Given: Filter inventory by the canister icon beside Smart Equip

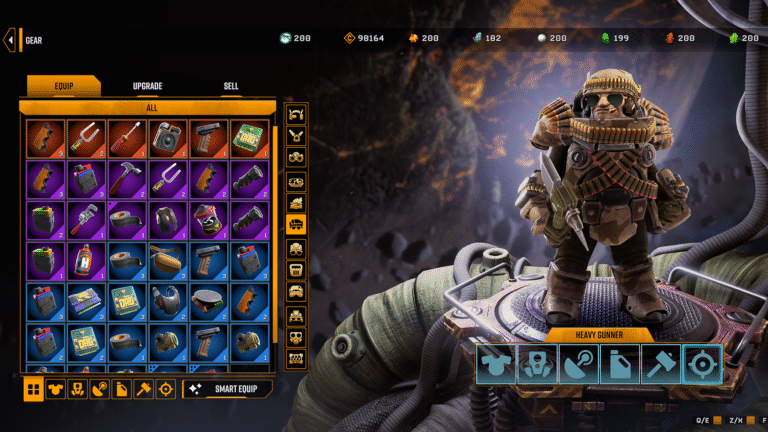Looking at the screenshot, I should click(x=122, y=388).
